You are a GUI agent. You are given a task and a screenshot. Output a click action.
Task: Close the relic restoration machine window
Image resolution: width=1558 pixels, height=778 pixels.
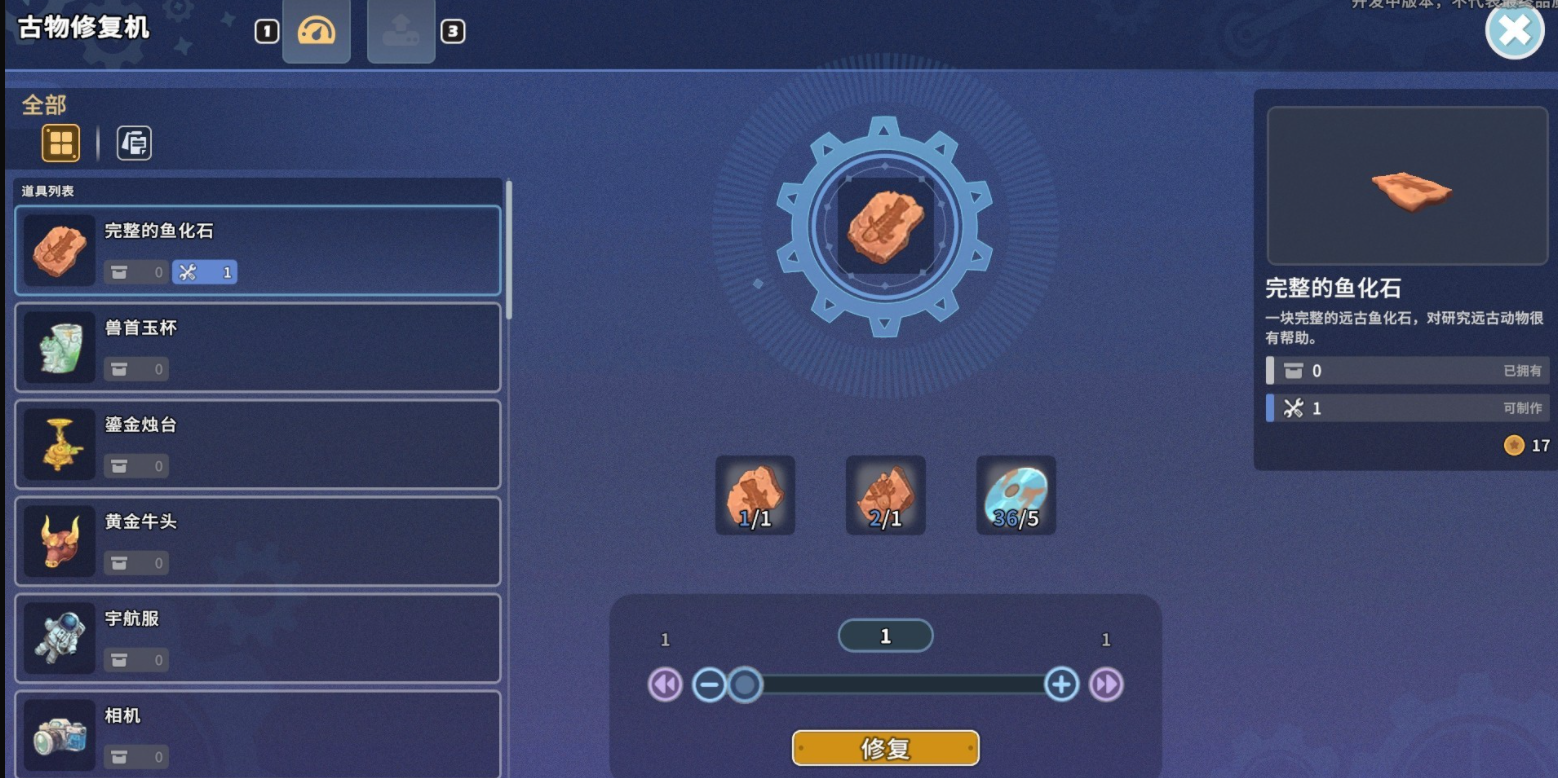point(1514,31)
